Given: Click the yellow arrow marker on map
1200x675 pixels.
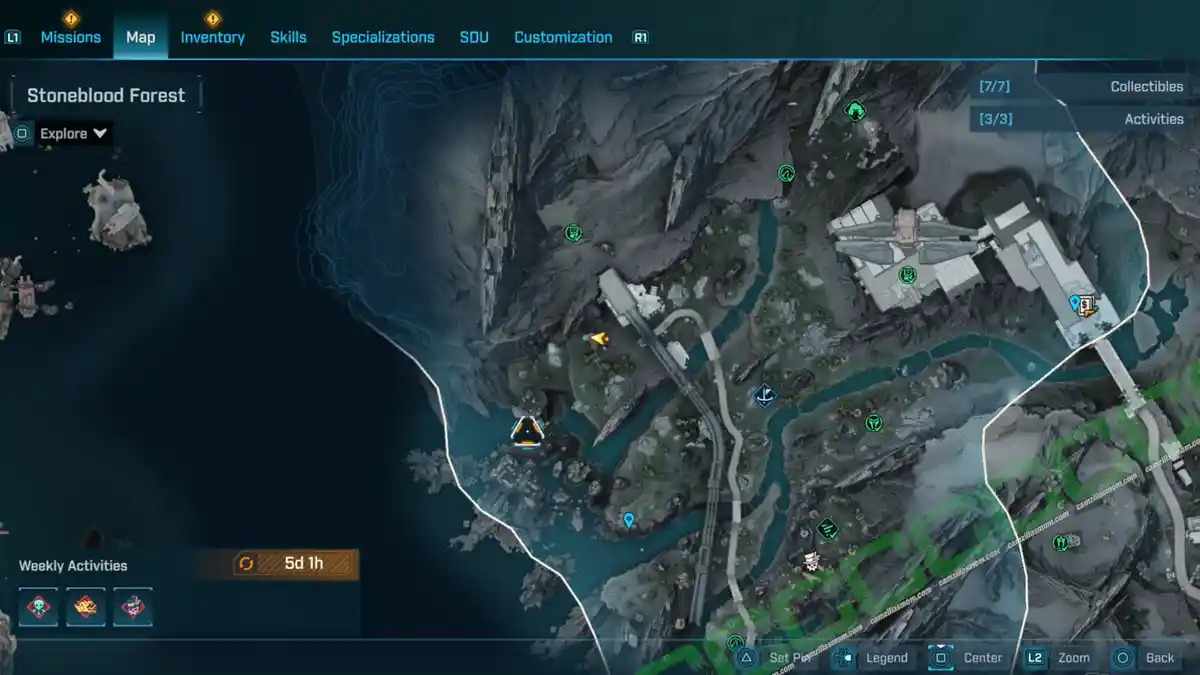Looking at the screenshot, I should [597, 339].
